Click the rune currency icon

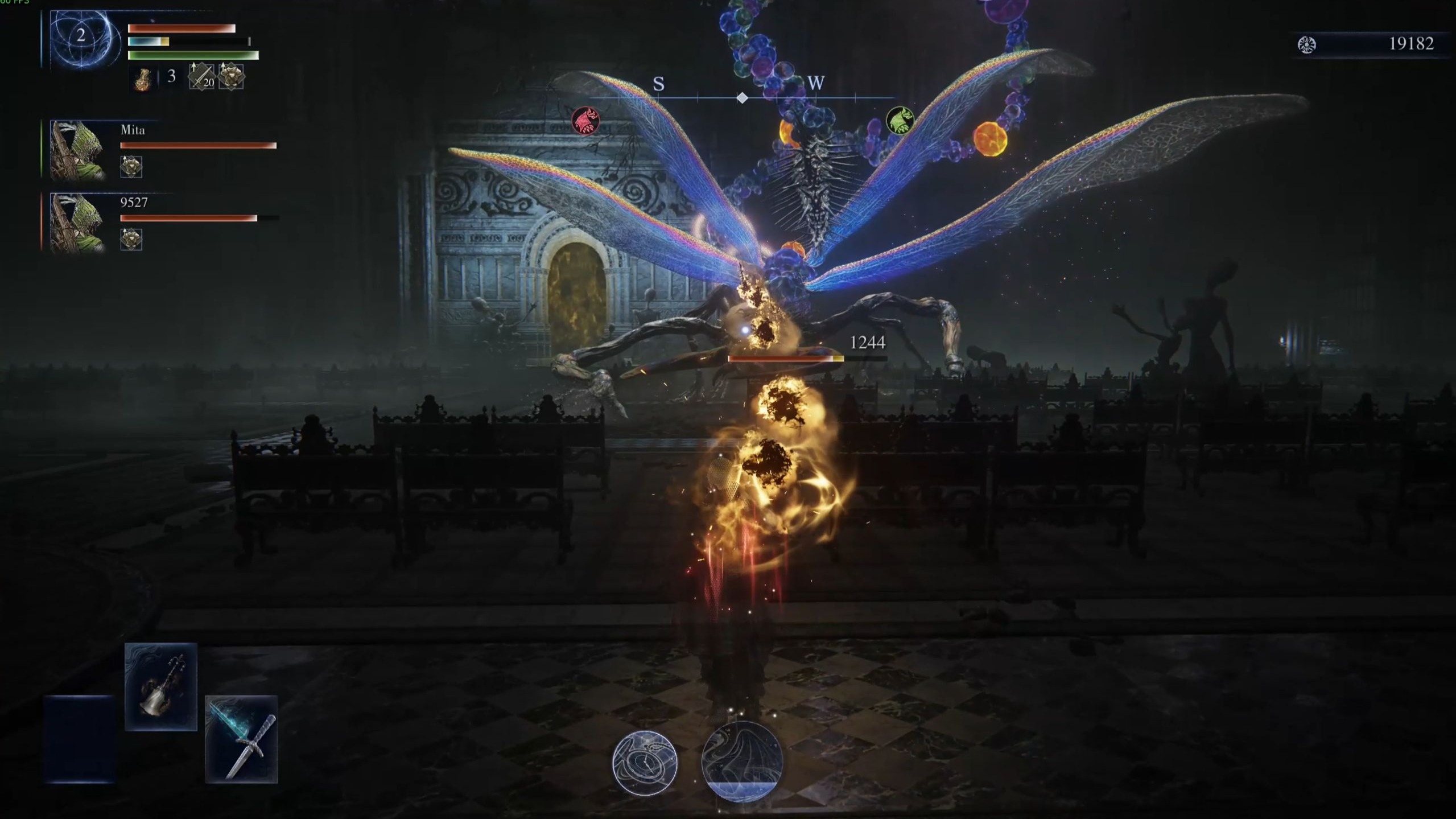(x=1307, y=44)
